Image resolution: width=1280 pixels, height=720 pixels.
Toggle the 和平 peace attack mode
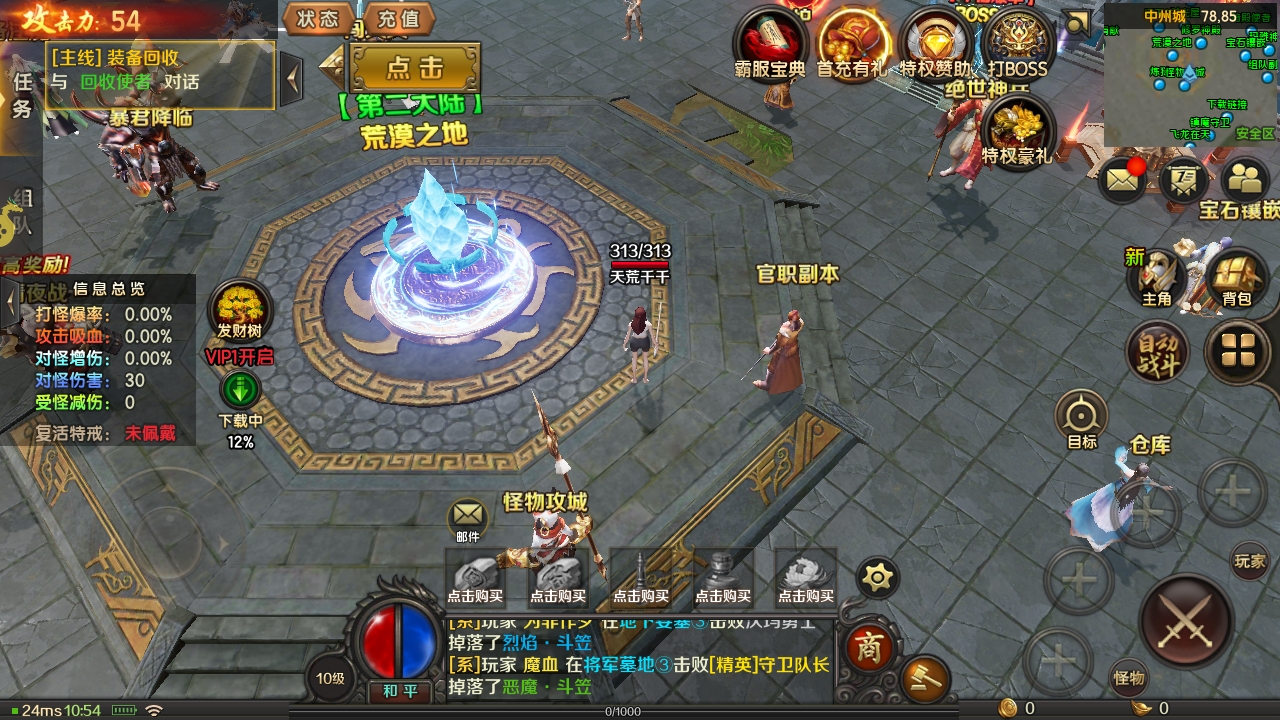click(399, 691)
